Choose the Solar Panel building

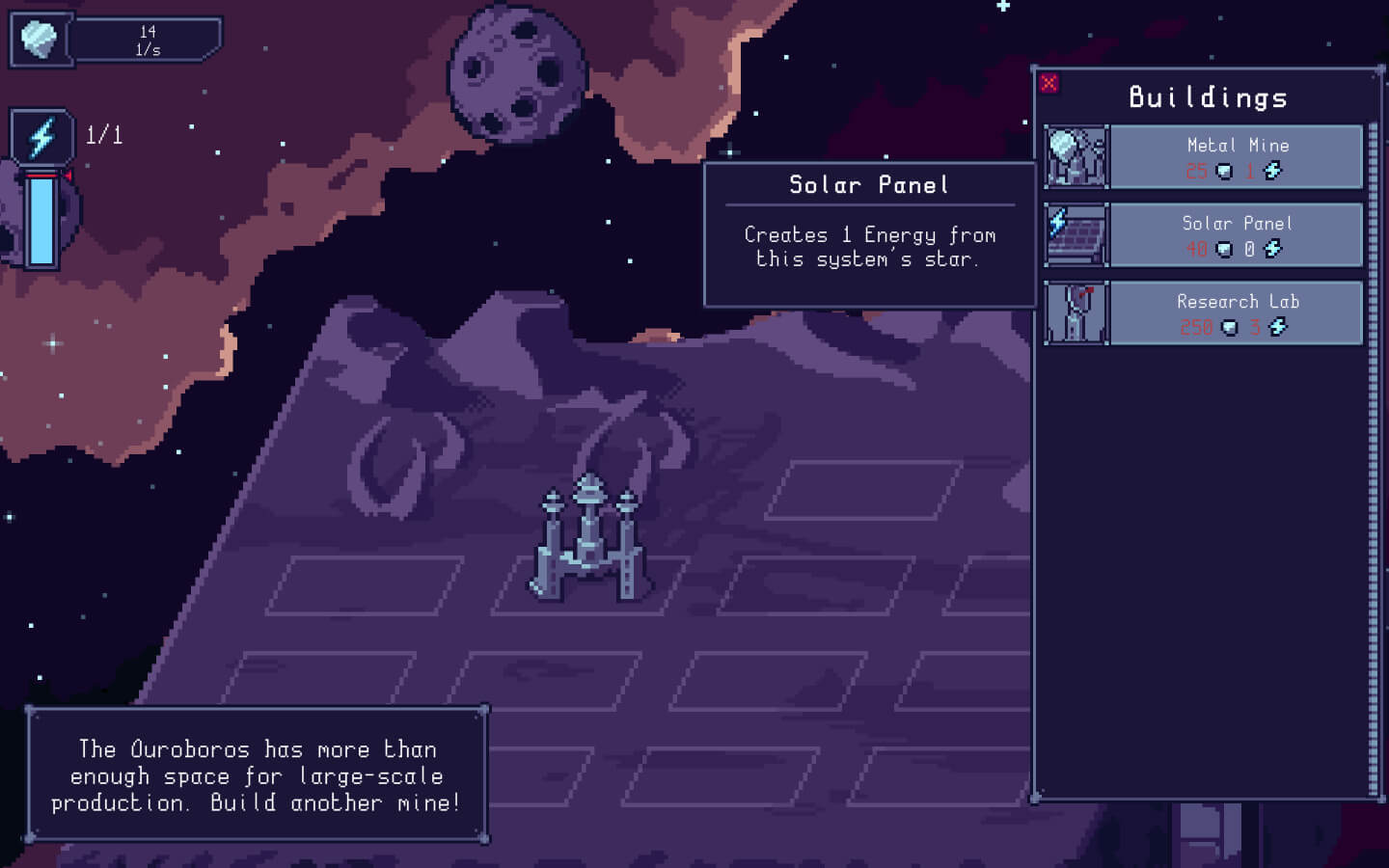click(x=1236, y=234)
